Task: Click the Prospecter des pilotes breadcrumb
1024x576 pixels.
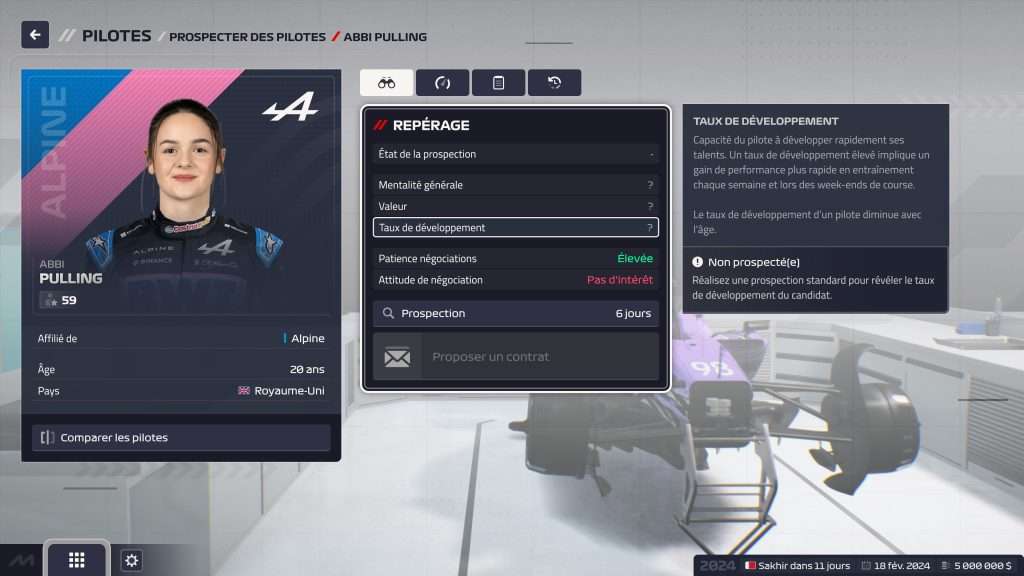Action: point(247,37)
